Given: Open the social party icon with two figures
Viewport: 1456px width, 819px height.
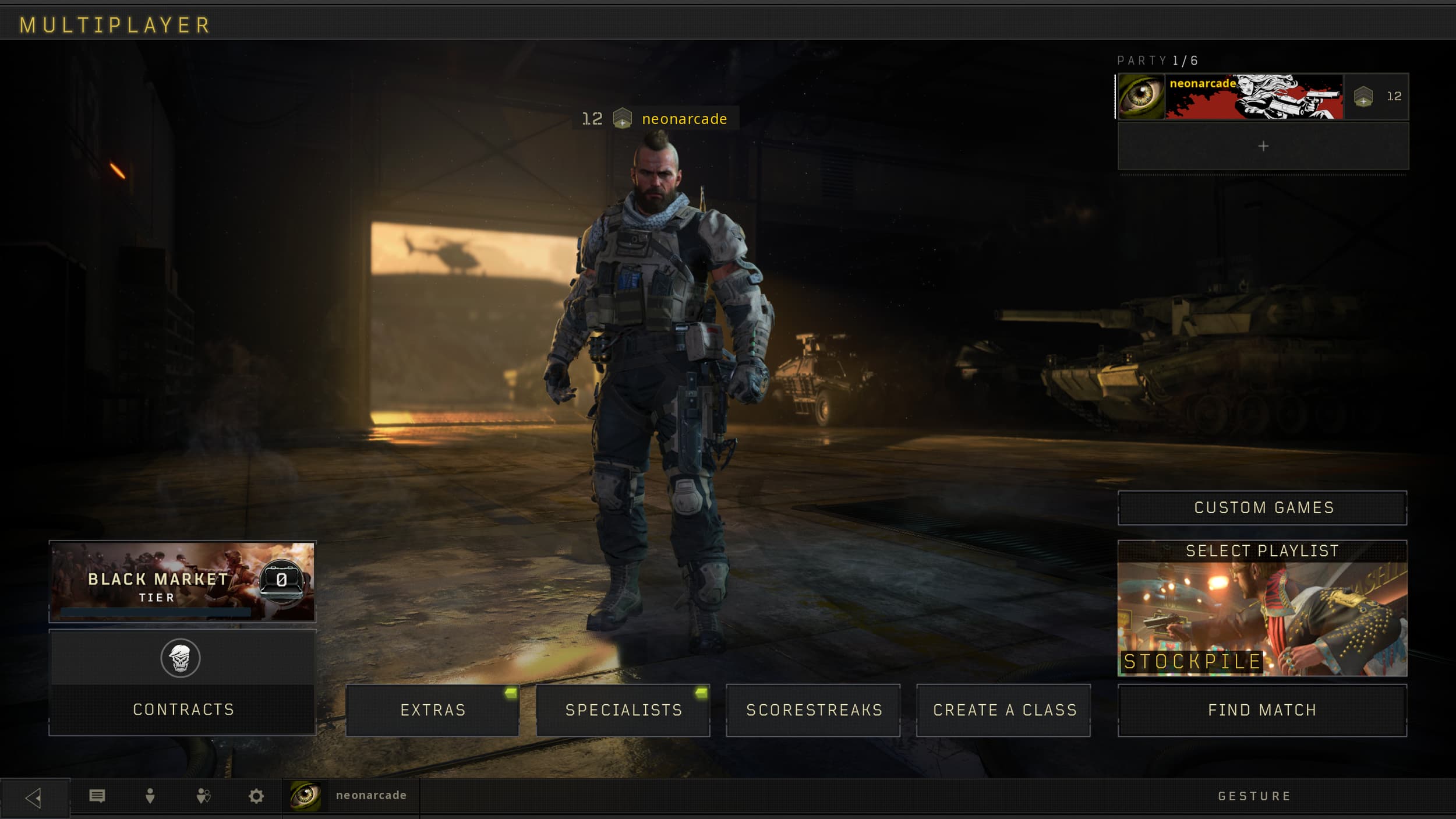Looking at the screenshot, I should tap(203, 795).
